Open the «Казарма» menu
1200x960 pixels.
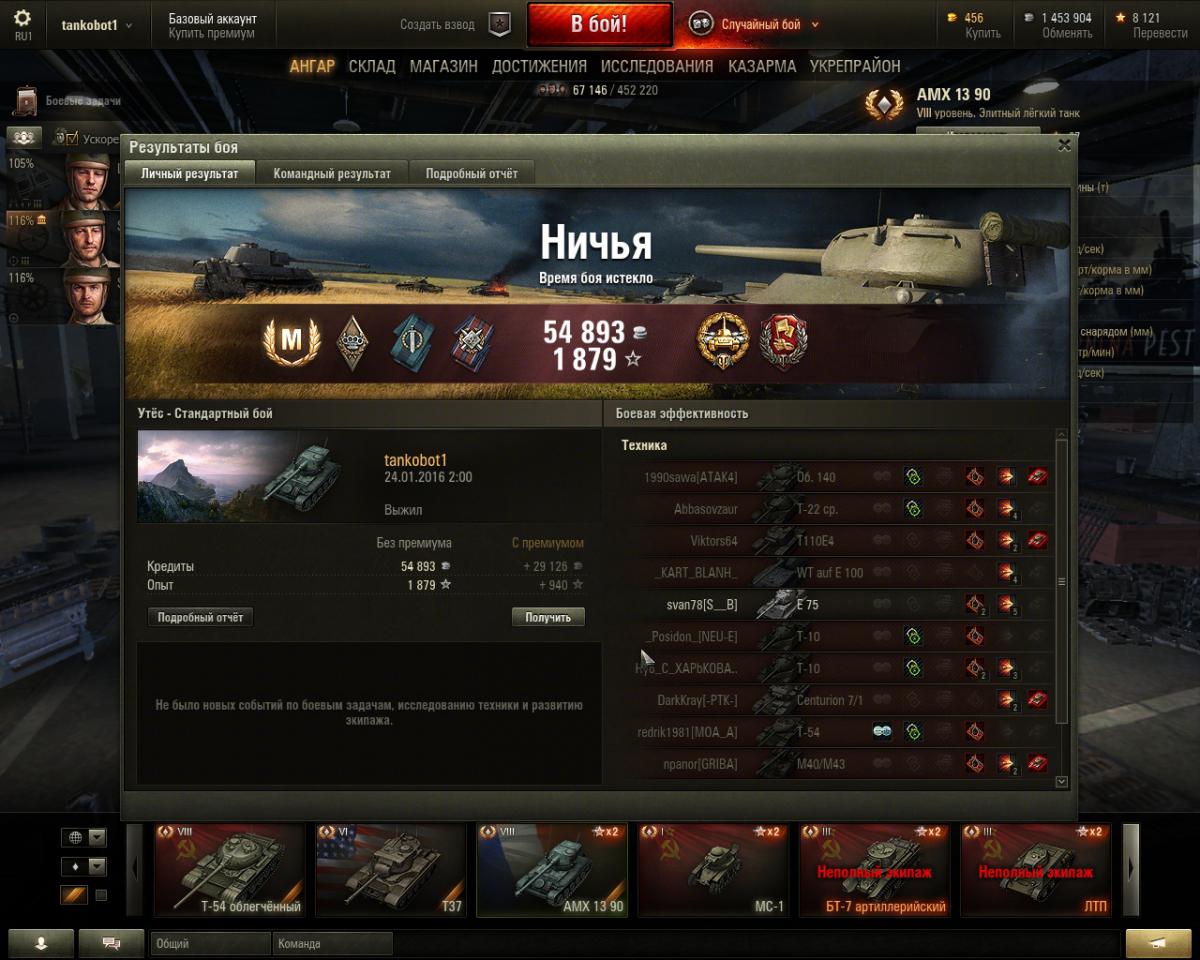click(762, 66)
